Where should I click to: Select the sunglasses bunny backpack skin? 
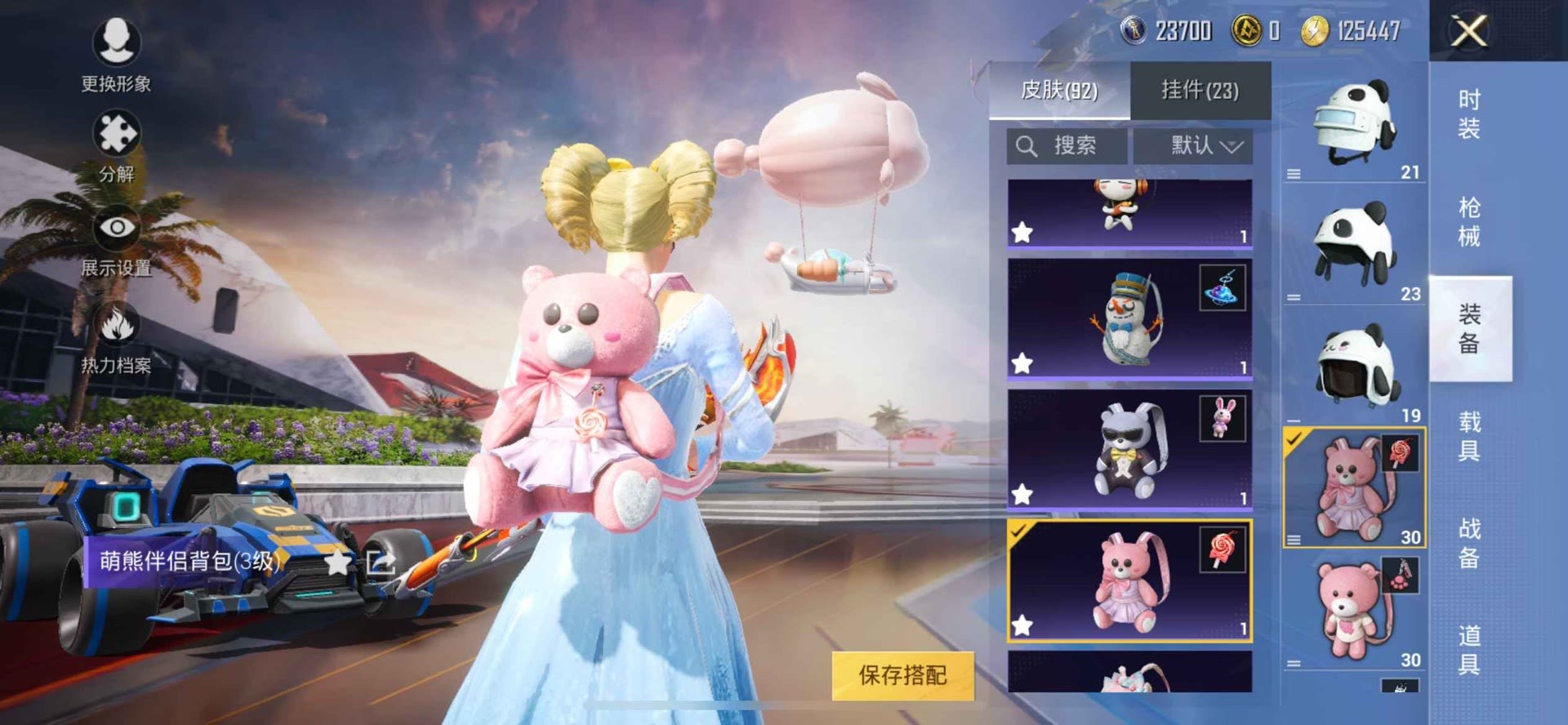[1129, 449]
